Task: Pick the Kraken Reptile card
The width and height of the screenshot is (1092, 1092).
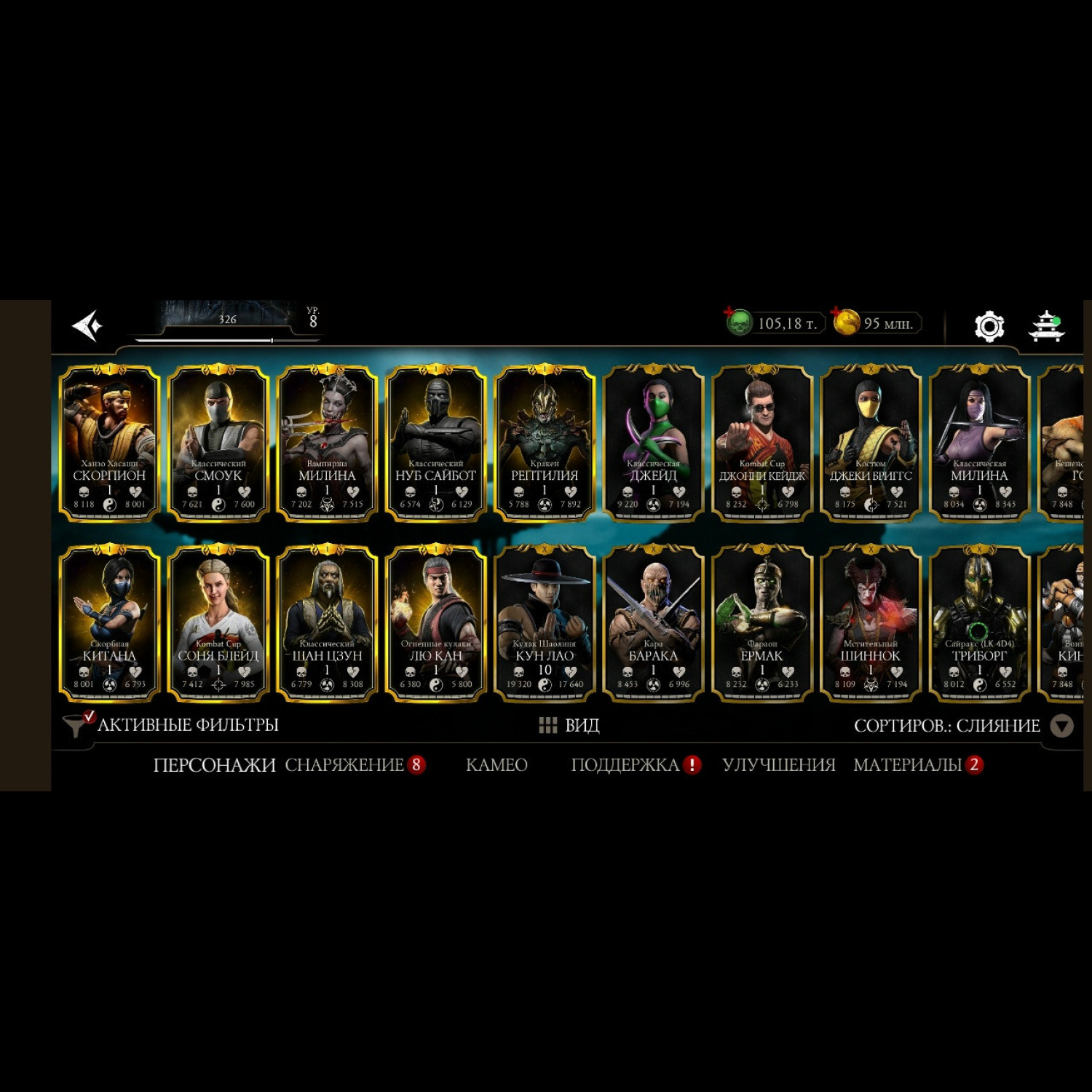Action: (545, 443)
